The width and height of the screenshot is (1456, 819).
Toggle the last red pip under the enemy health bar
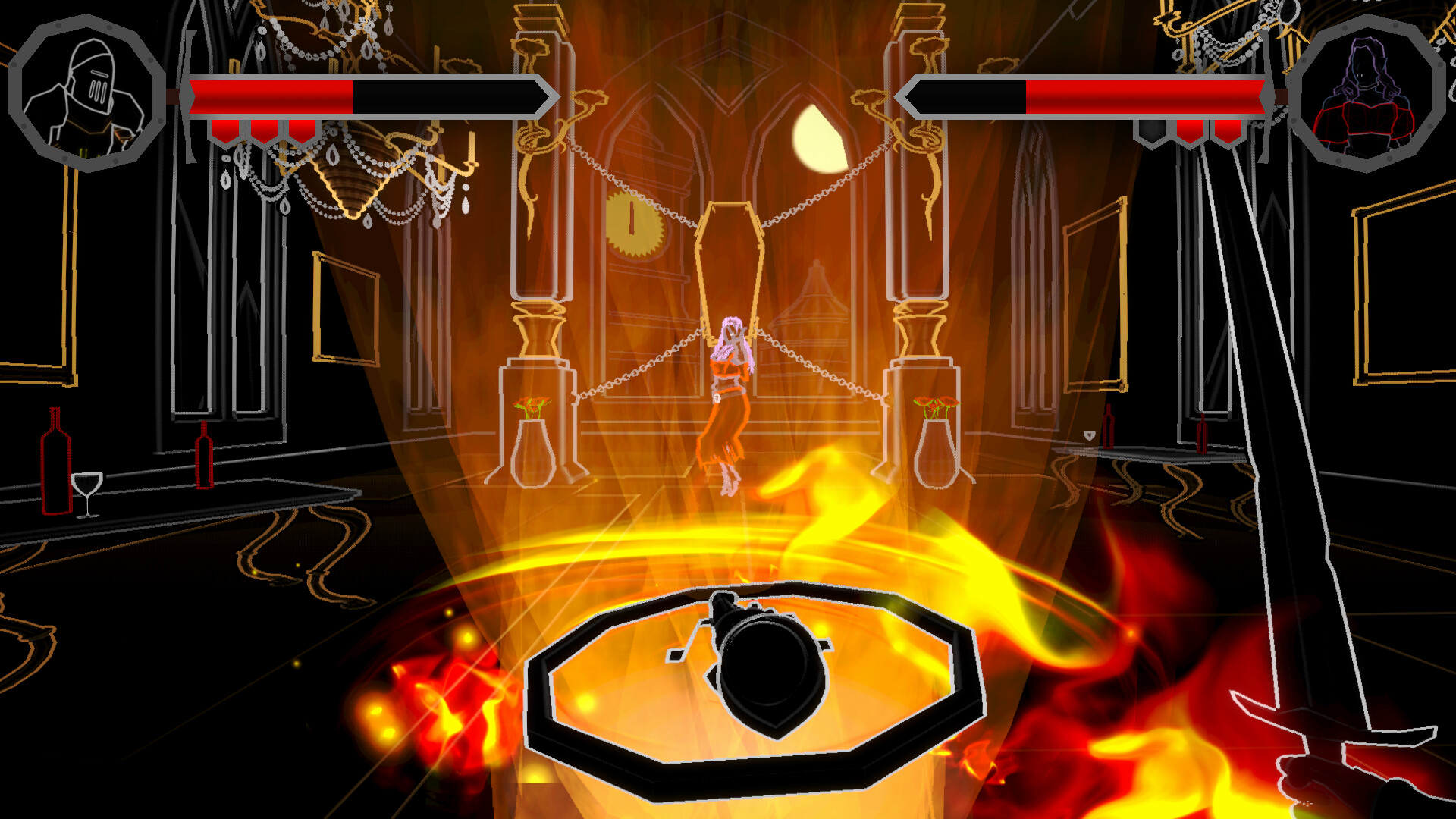click(1227, 129)
